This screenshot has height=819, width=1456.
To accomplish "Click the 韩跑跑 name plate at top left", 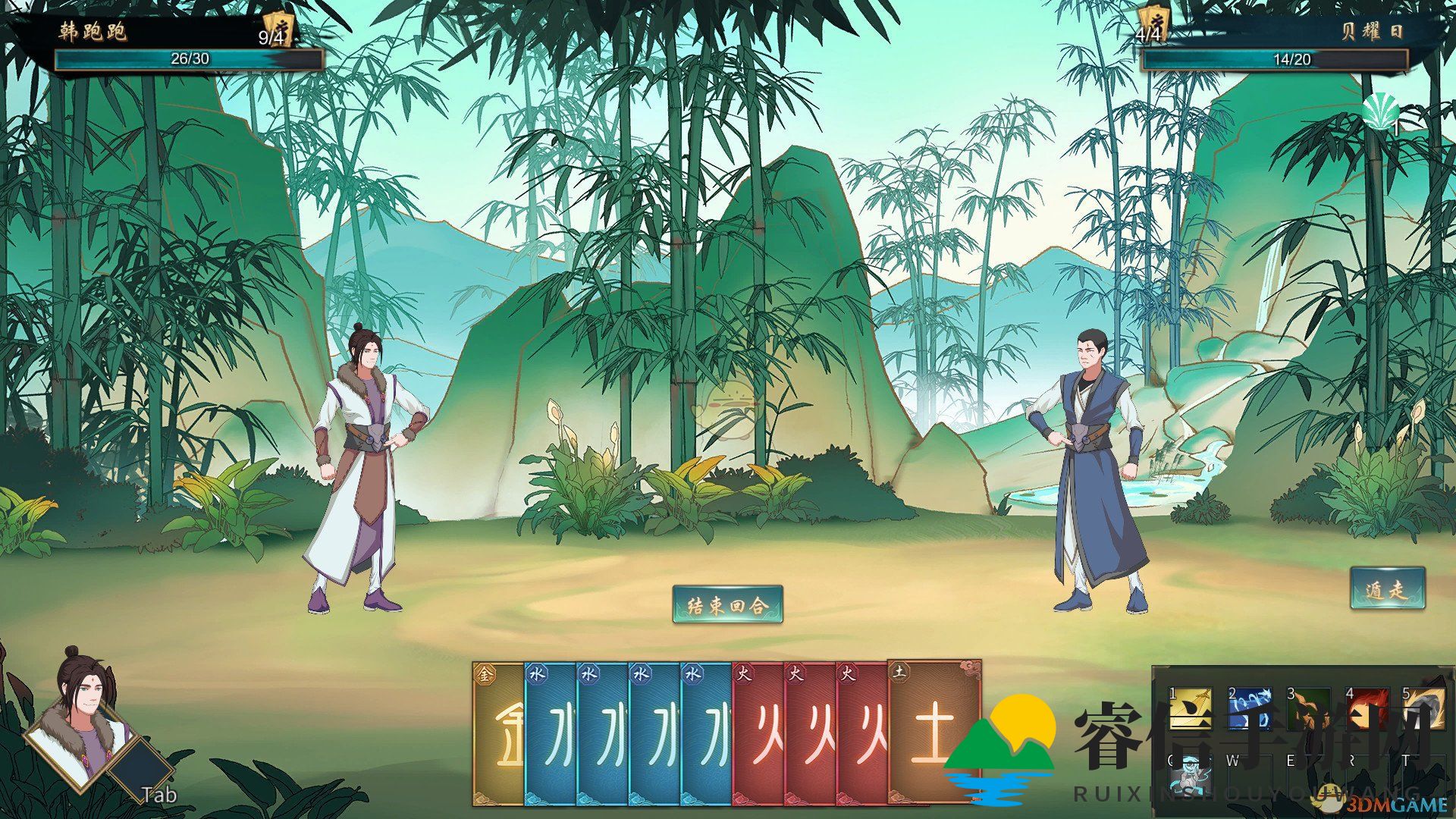I will (91, 32).
